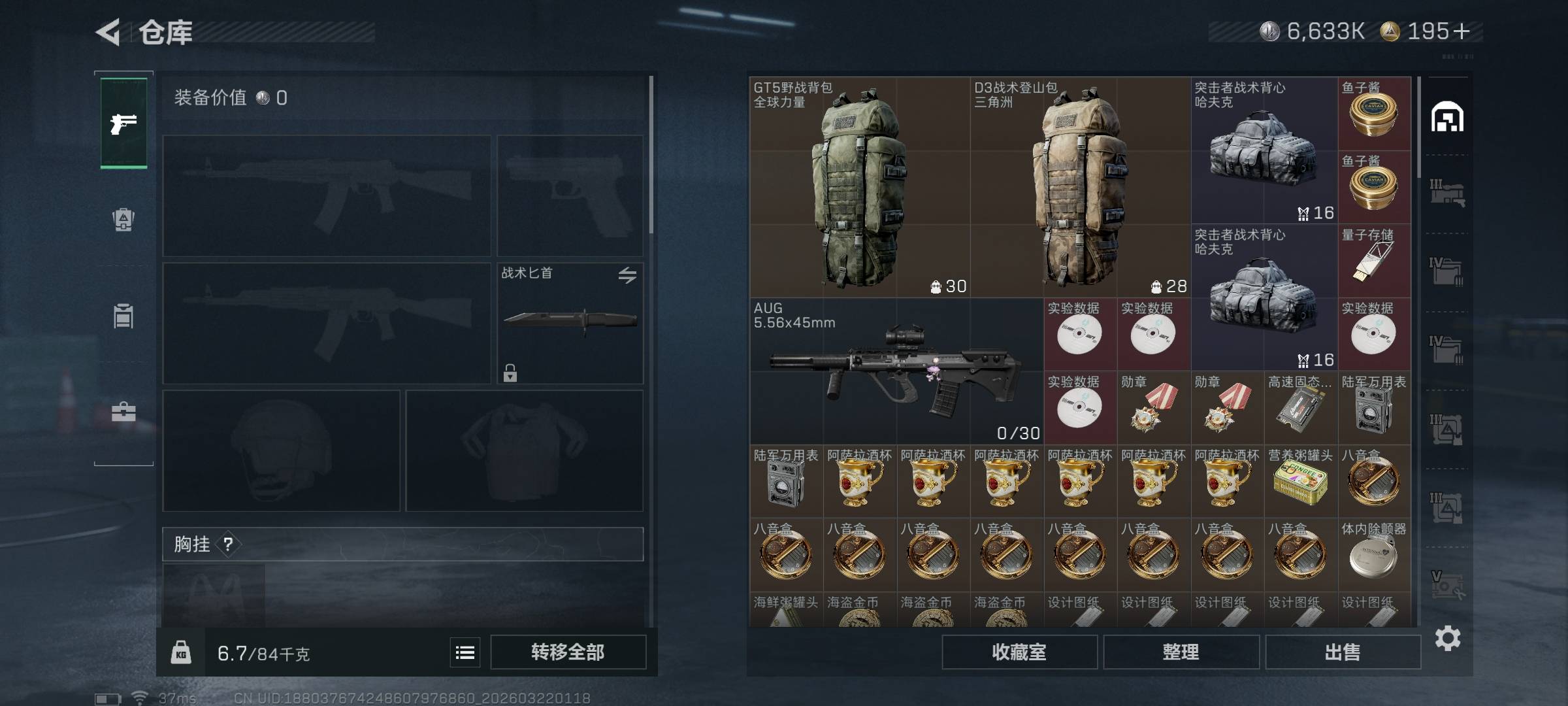Select the 体内除颤器 item
Image resolution: width=1568 pixels, height=706 pixels.
click(x=1374, y=555)
